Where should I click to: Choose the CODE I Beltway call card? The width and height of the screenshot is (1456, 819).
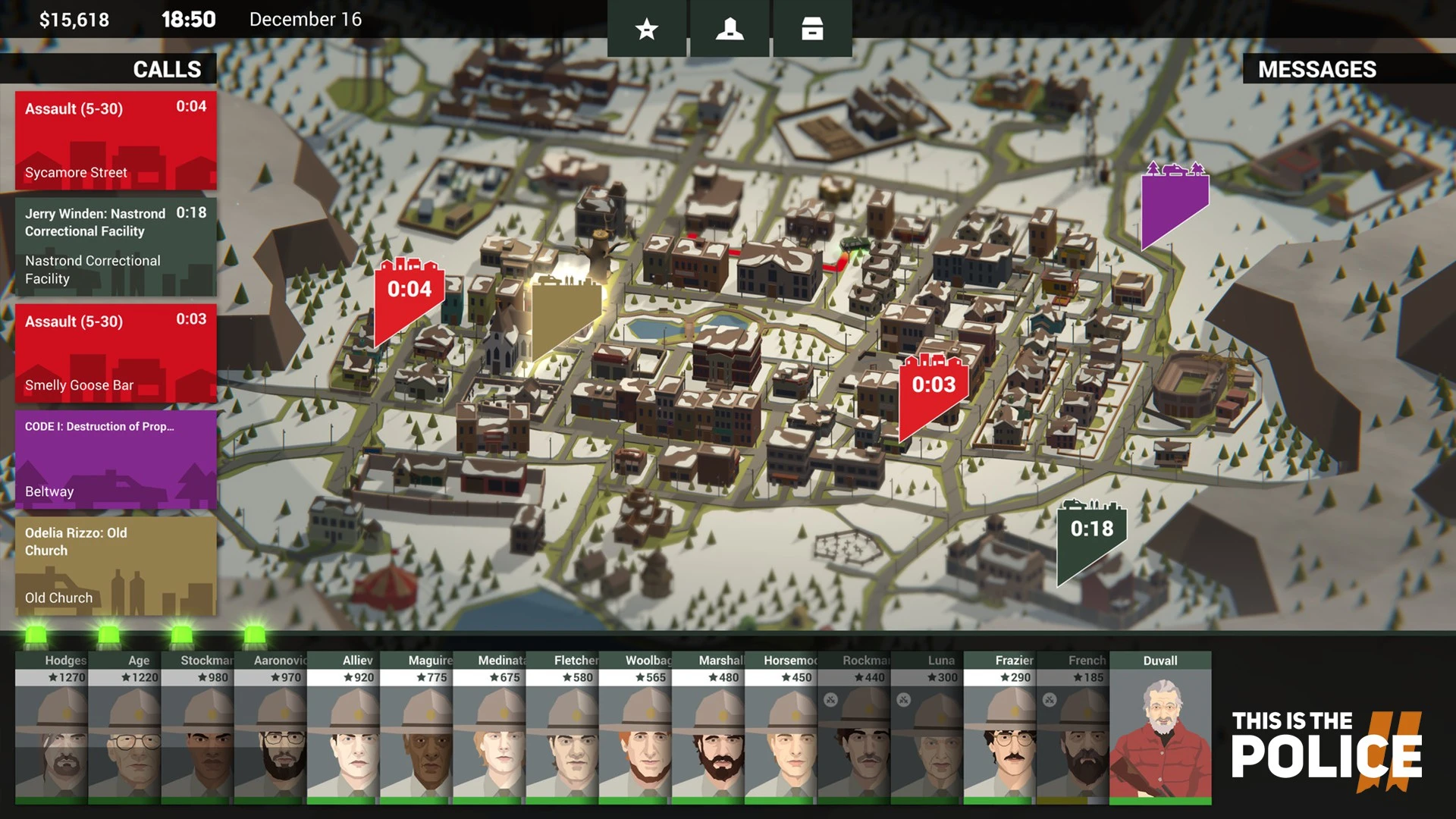click(x=115, y=459)
